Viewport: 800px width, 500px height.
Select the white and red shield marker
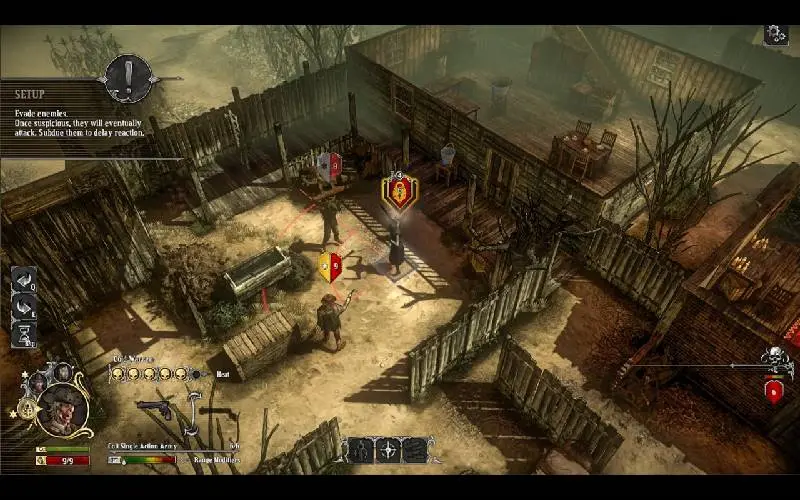[x=329, y=166]
